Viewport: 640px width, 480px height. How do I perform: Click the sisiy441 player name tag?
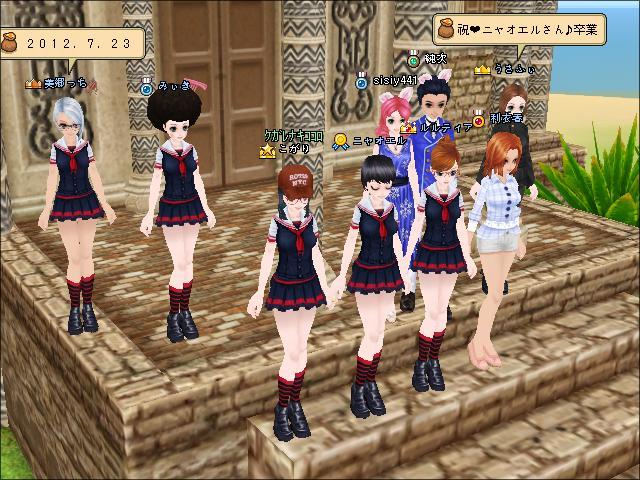tap(391, 80)
